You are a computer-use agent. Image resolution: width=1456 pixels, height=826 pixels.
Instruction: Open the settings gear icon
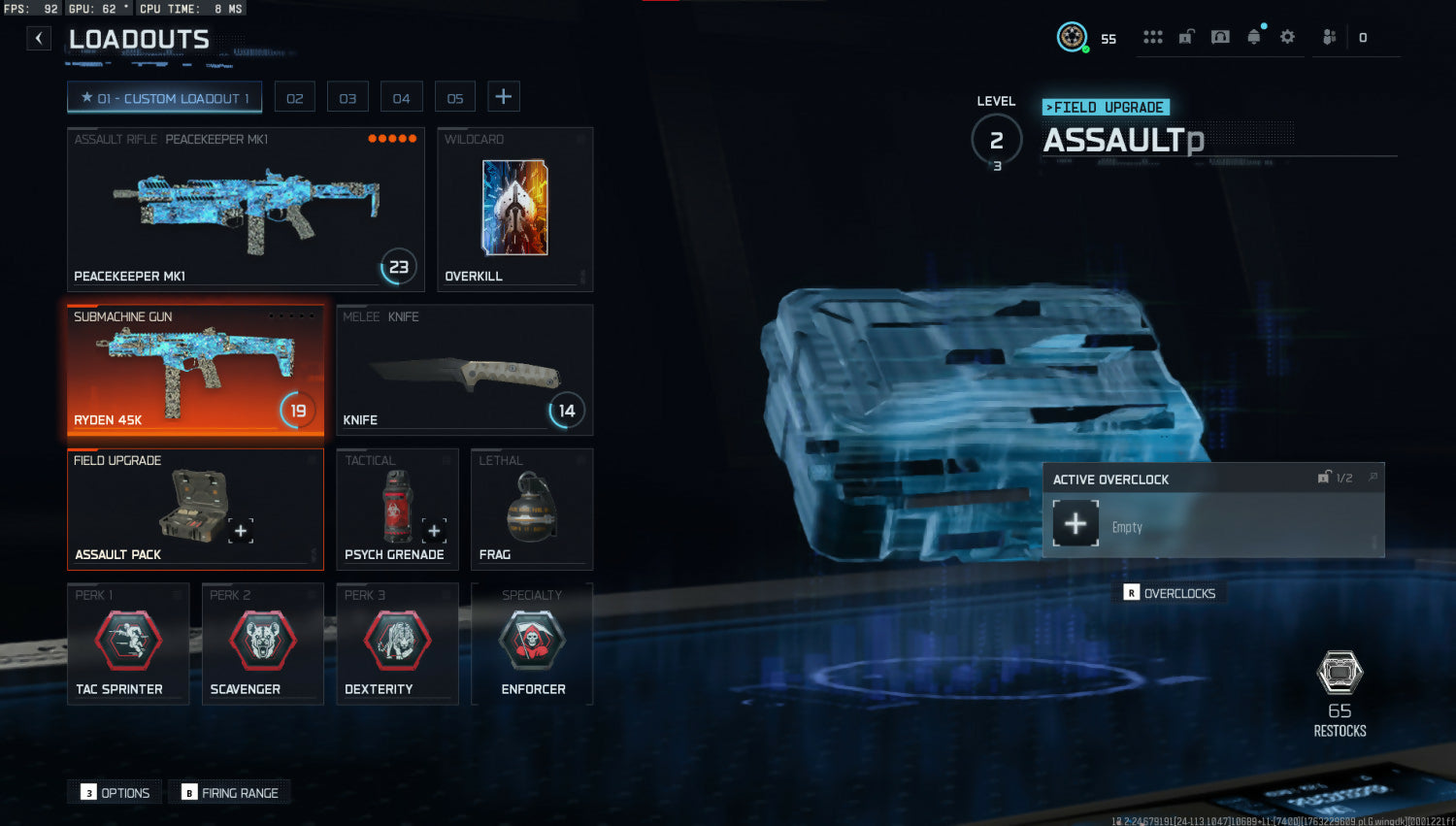1287,37
